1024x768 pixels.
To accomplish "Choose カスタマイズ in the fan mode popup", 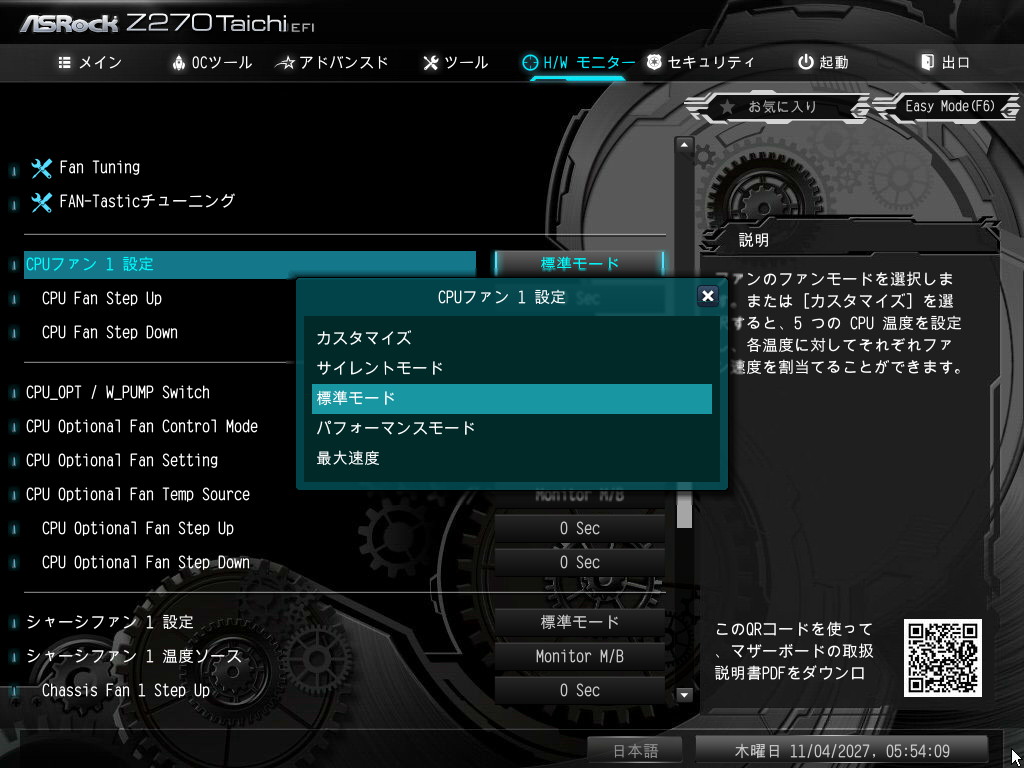I will coord(364,338).
